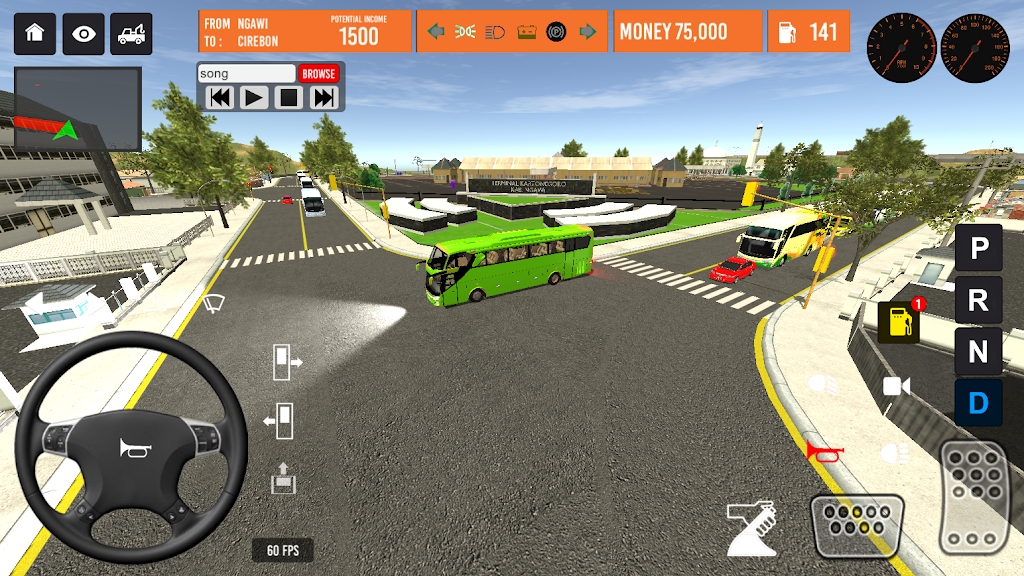Open the yellow fuel station icon
The width and height of the screenshot is (1024, 576).
coord(897,322)
